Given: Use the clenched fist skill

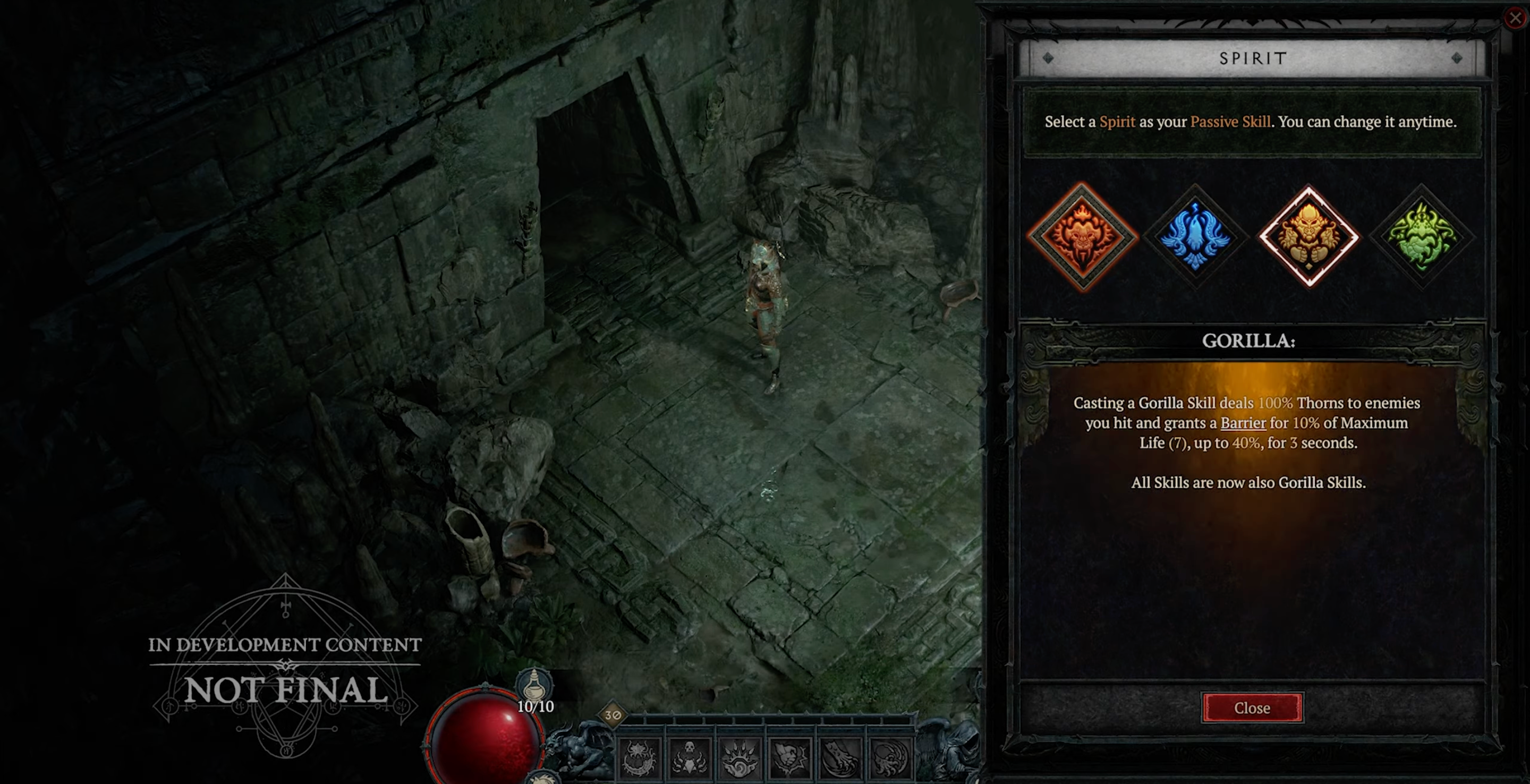Looking at the screenshot, I should click(789, 759).
